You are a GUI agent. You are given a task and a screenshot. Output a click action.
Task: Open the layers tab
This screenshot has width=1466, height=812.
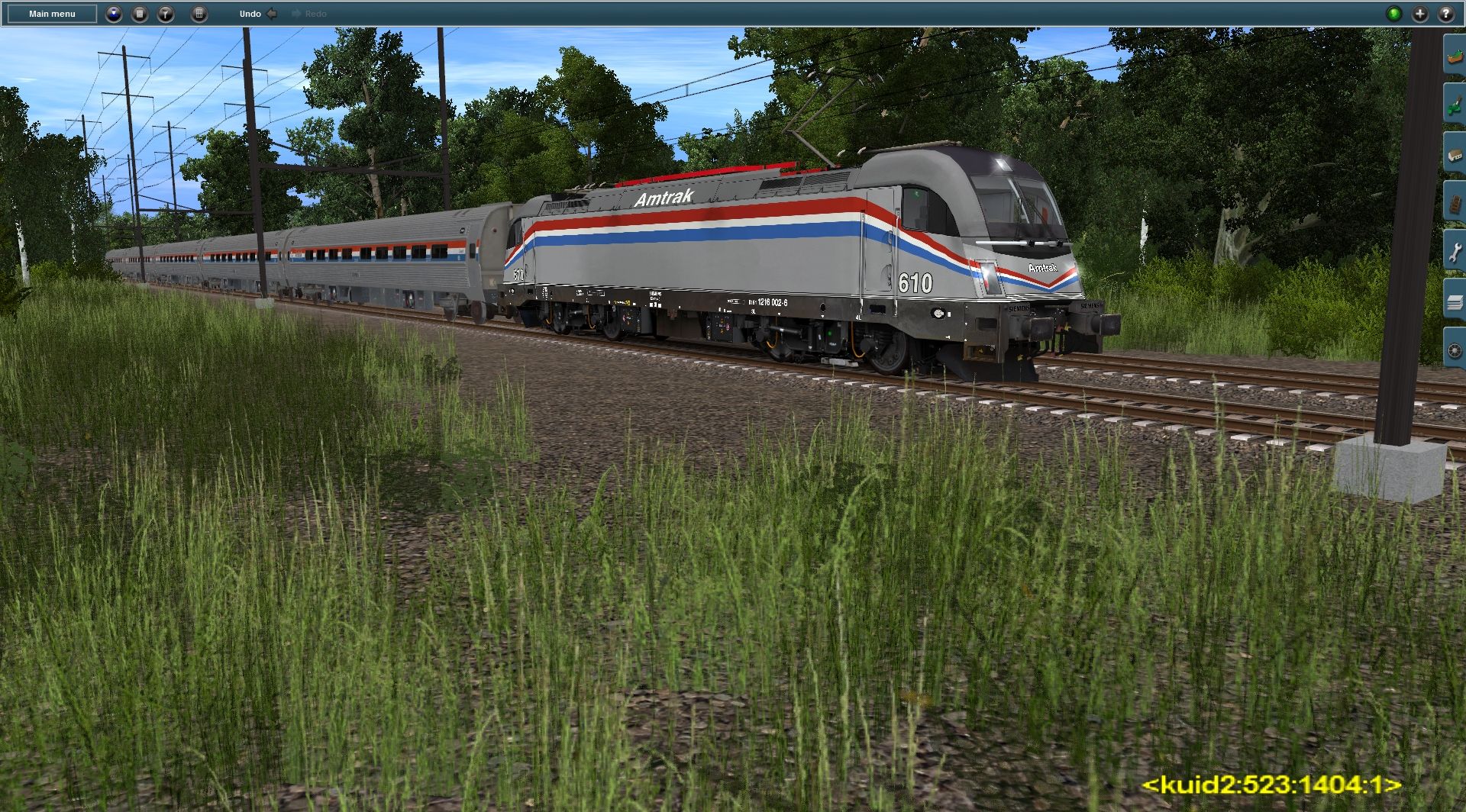(x=1455, y=301)
